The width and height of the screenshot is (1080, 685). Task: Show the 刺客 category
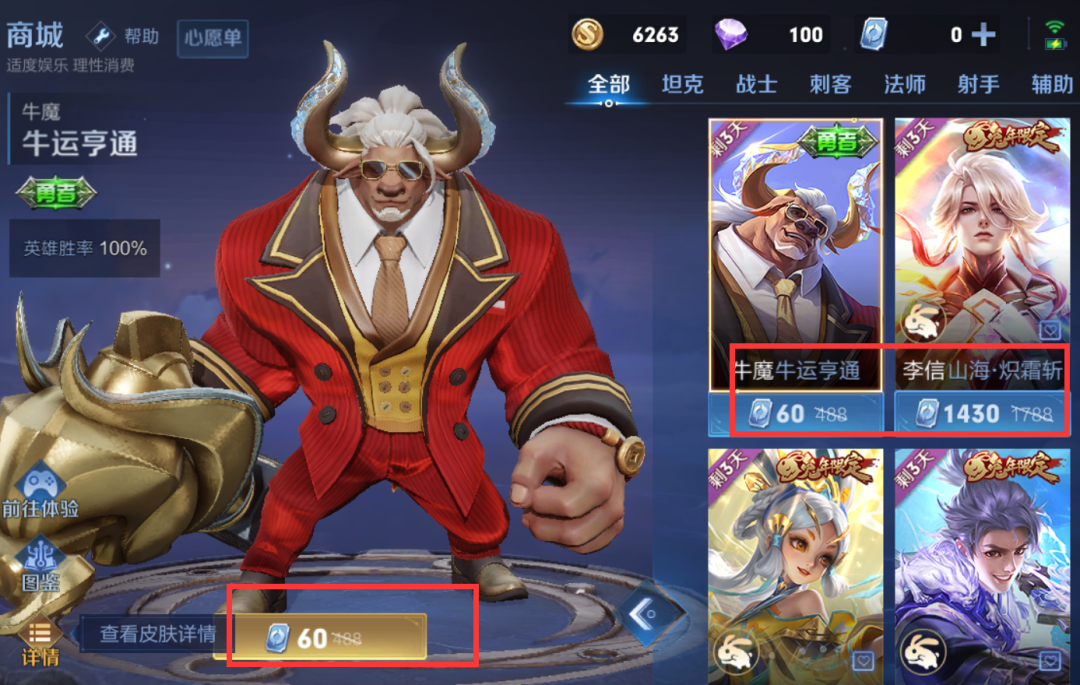[x=830, y=85]
